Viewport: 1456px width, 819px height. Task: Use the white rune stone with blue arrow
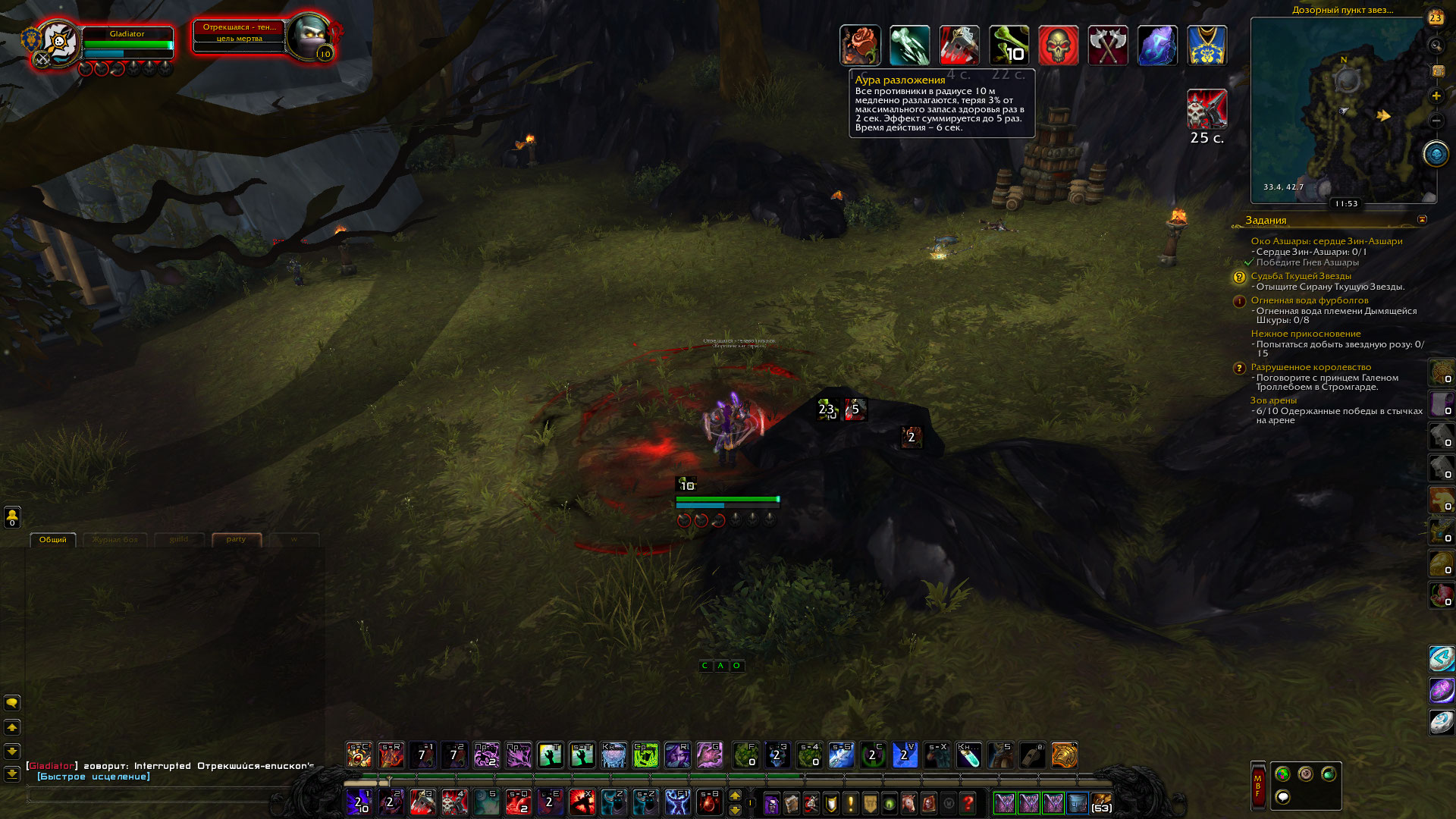(1441, 658)
